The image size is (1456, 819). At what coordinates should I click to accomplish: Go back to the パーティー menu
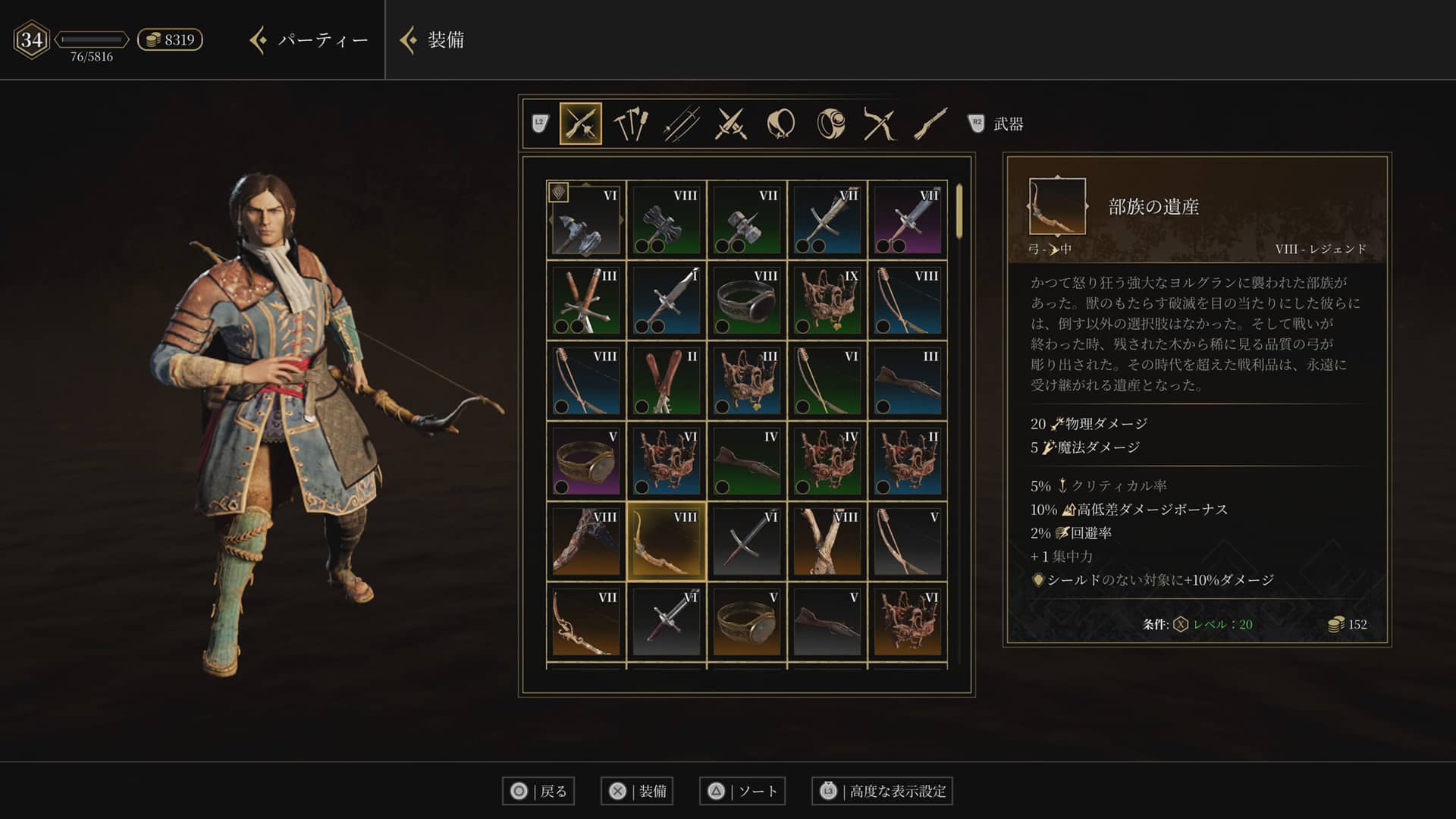pos(309,40)
